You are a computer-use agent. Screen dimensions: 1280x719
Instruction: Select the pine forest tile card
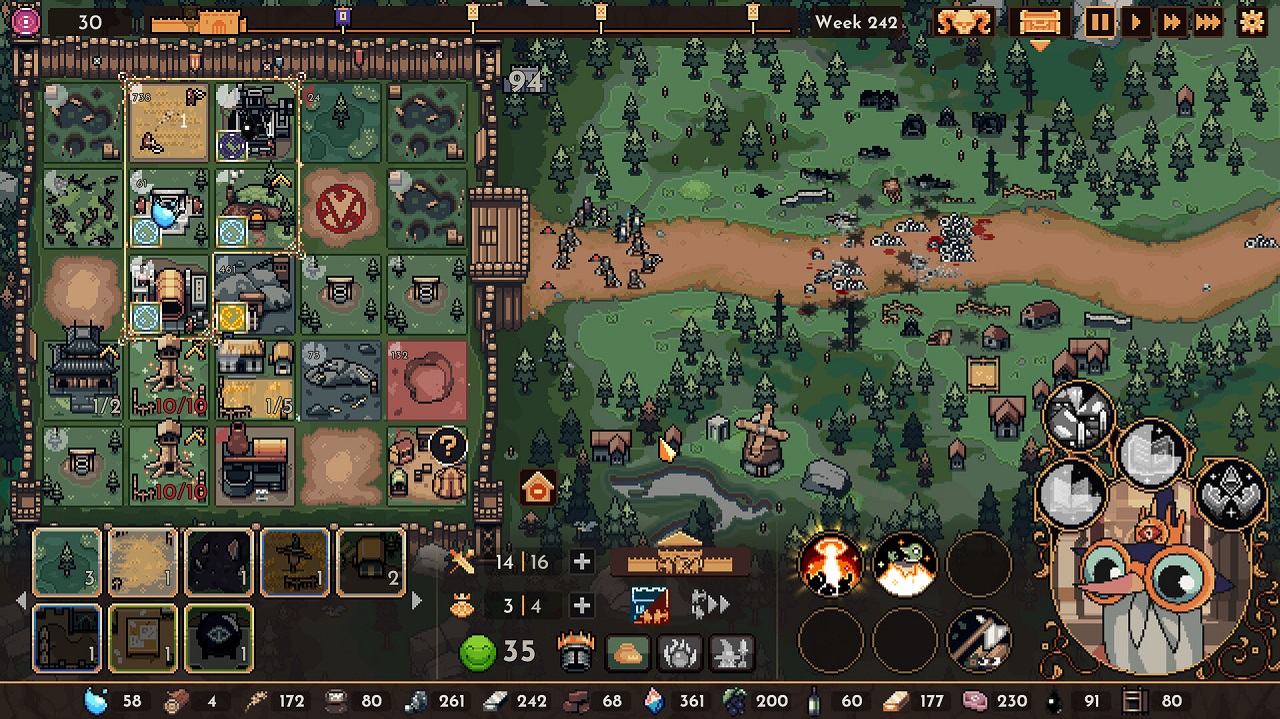point(67,562)
